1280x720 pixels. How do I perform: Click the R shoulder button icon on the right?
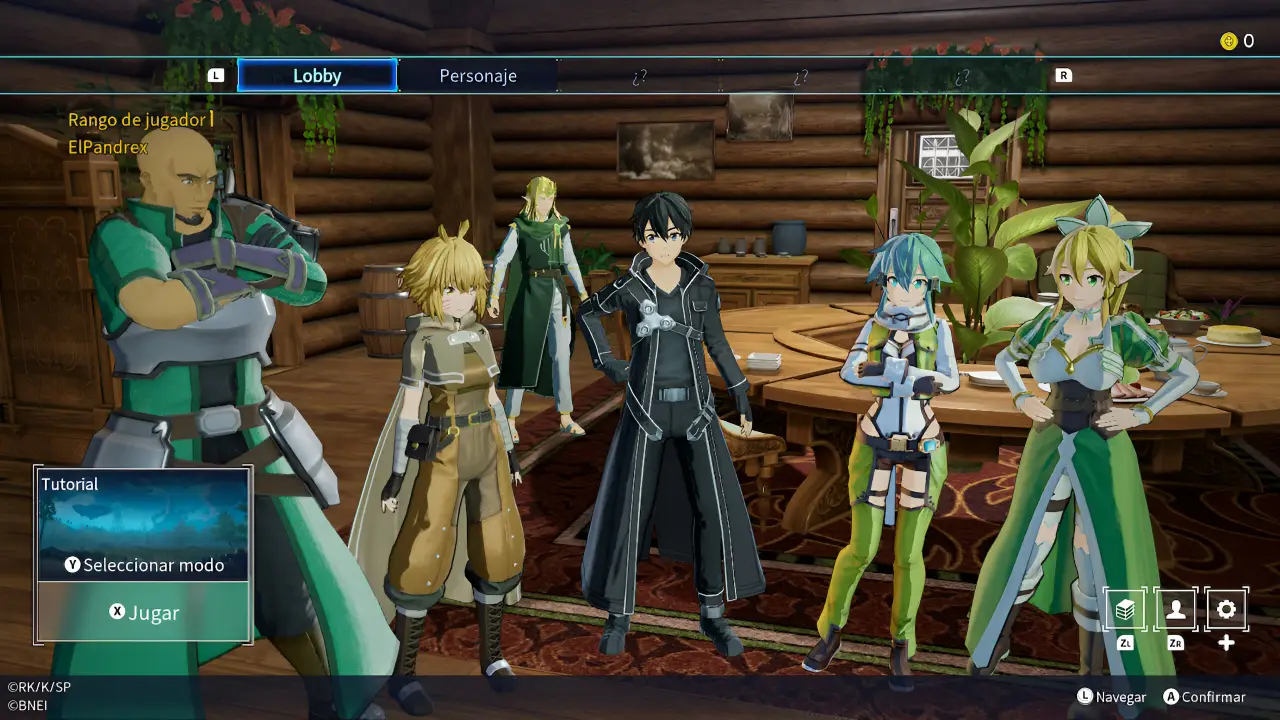coord(1064,74)
